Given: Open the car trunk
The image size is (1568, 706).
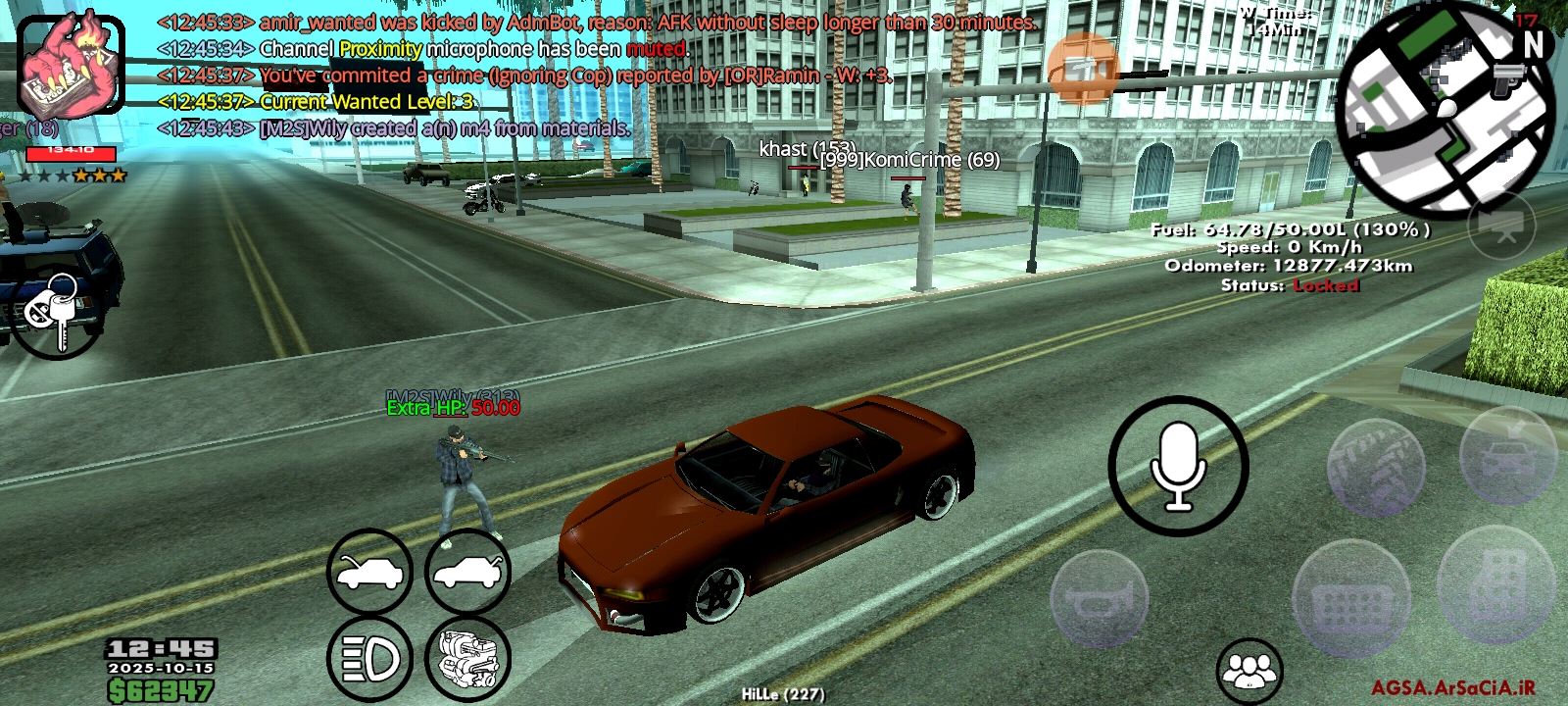Looking at the screenshot, I should tap(467, 573).
